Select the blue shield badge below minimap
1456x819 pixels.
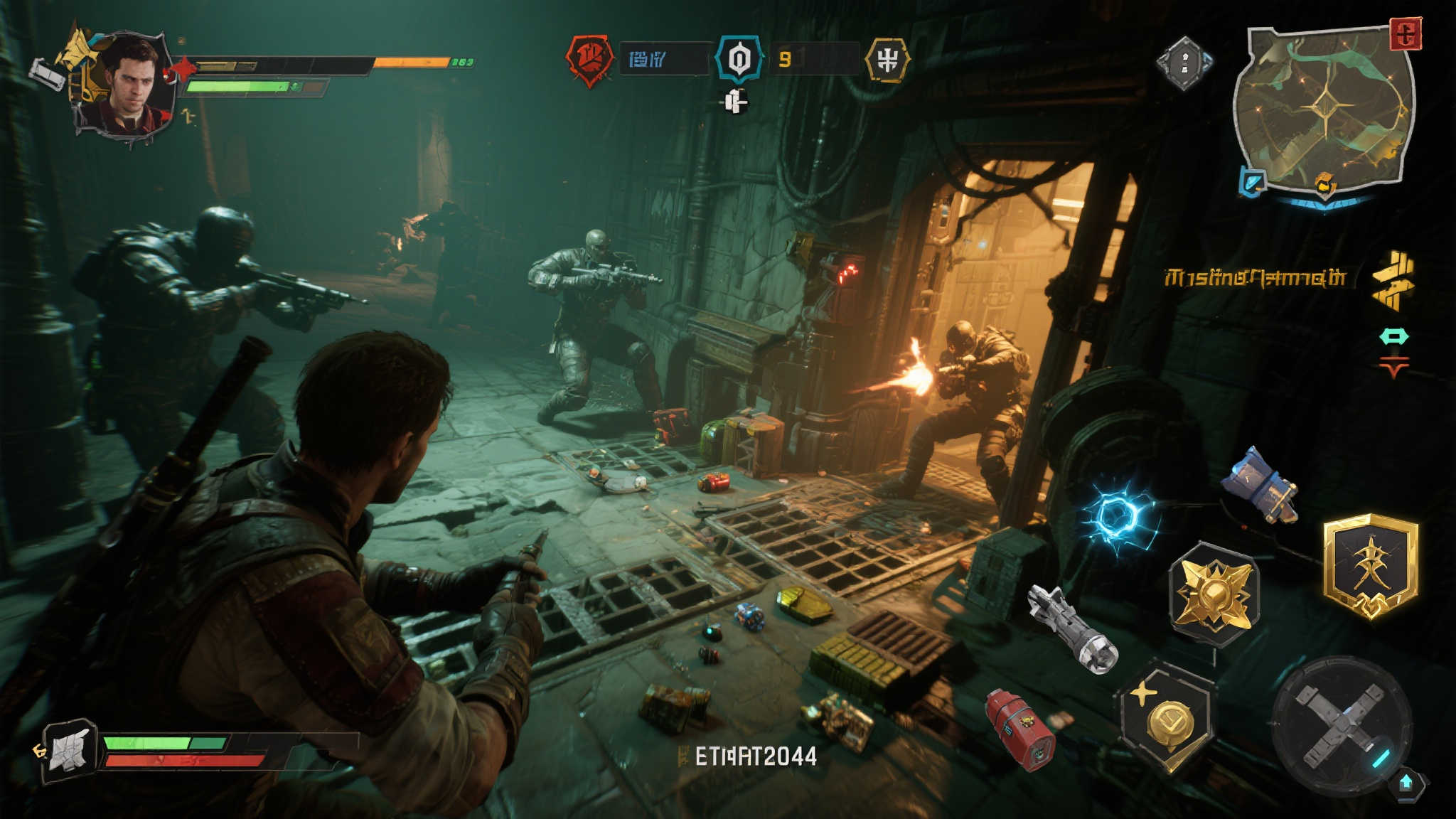point(1253,181)
